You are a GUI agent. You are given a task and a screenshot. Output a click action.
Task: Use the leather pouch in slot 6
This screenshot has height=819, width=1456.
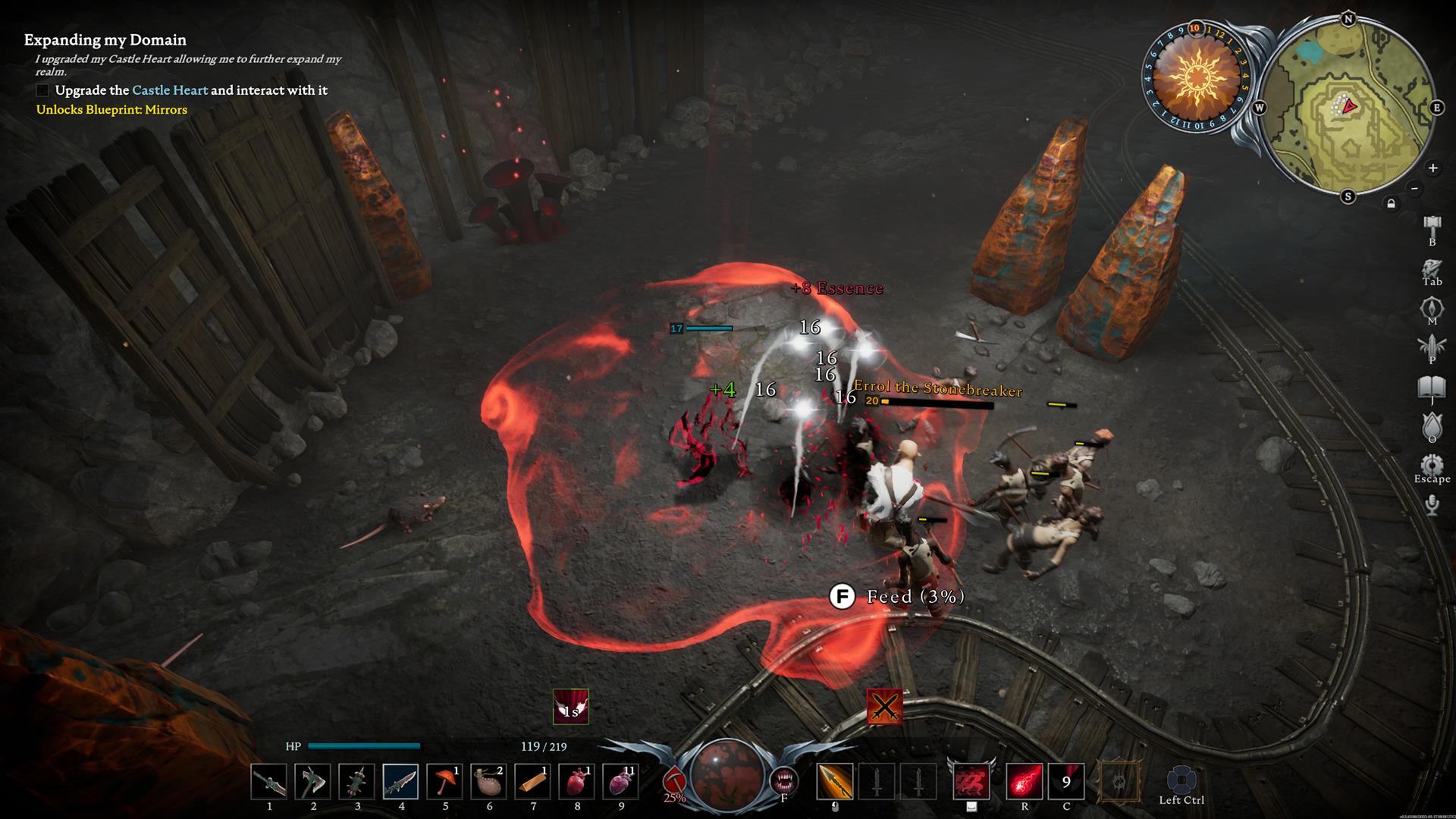489,782
